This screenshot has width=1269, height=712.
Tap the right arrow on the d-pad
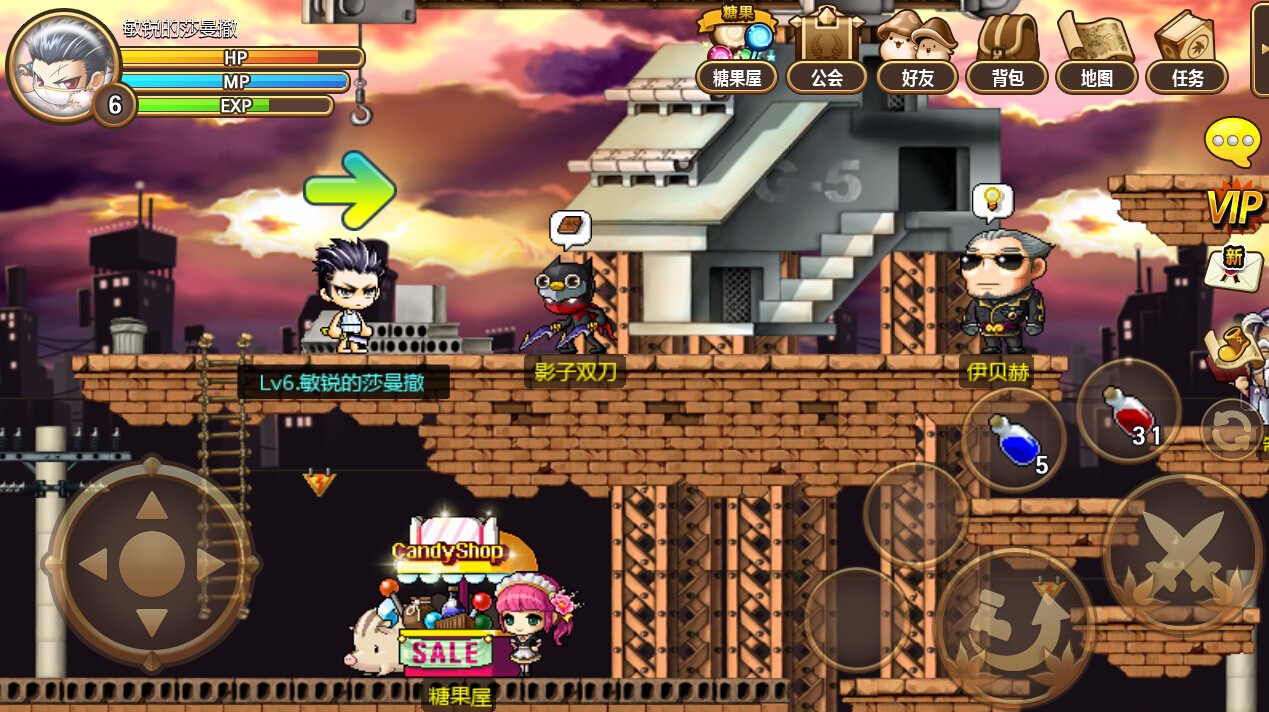[212, 565]
